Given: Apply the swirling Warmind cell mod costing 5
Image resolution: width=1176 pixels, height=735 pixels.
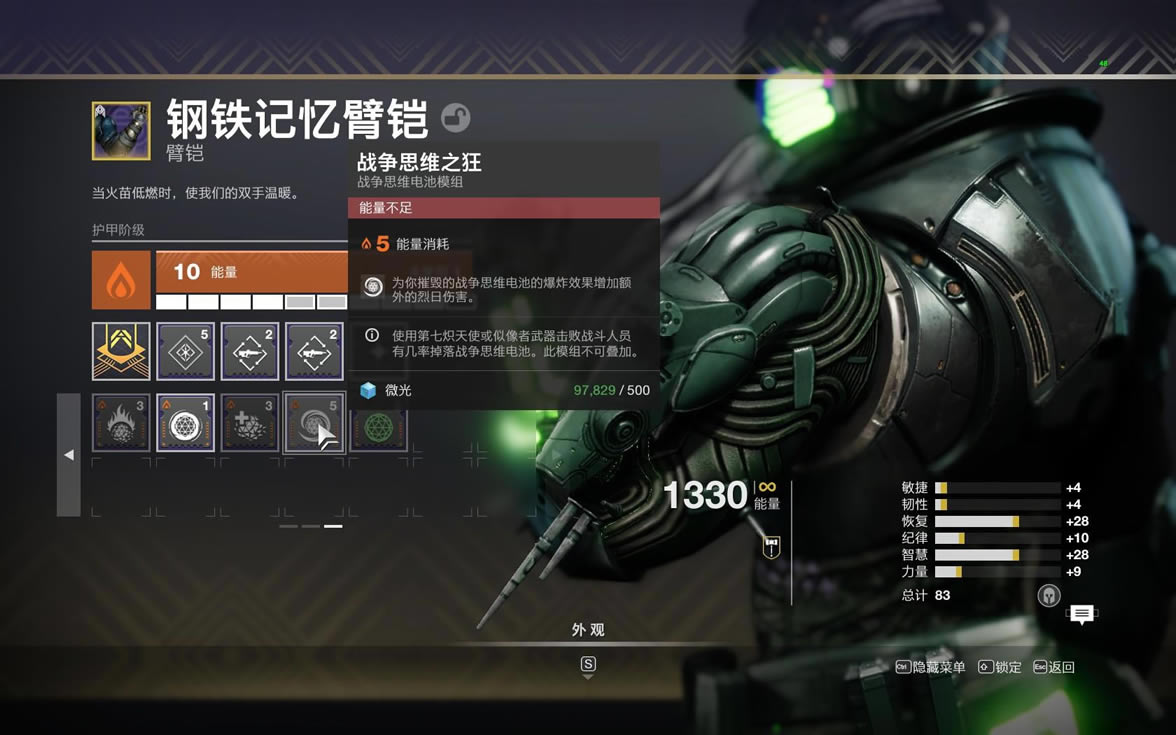Looking at the screenshot, I should click(x=313, y=423).
